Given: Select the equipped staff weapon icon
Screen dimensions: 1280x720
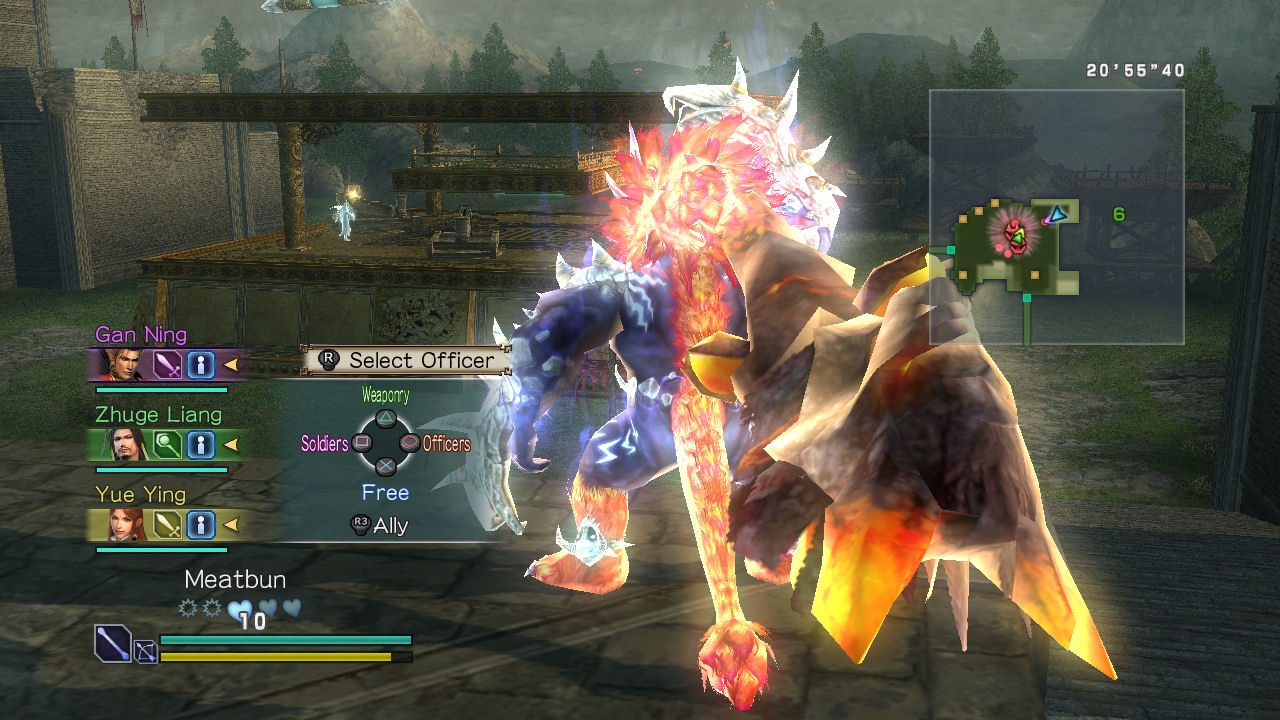Looking at the screenshot, I should [112, 643].
